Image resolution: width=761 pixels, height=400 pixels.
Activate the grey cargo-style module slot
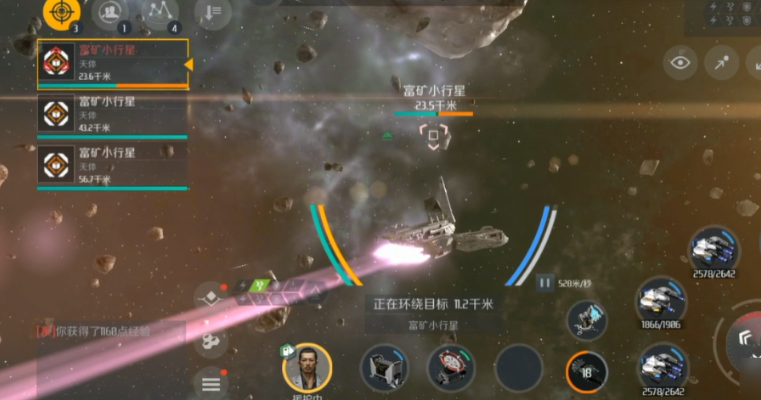click(x=384, y=367)
